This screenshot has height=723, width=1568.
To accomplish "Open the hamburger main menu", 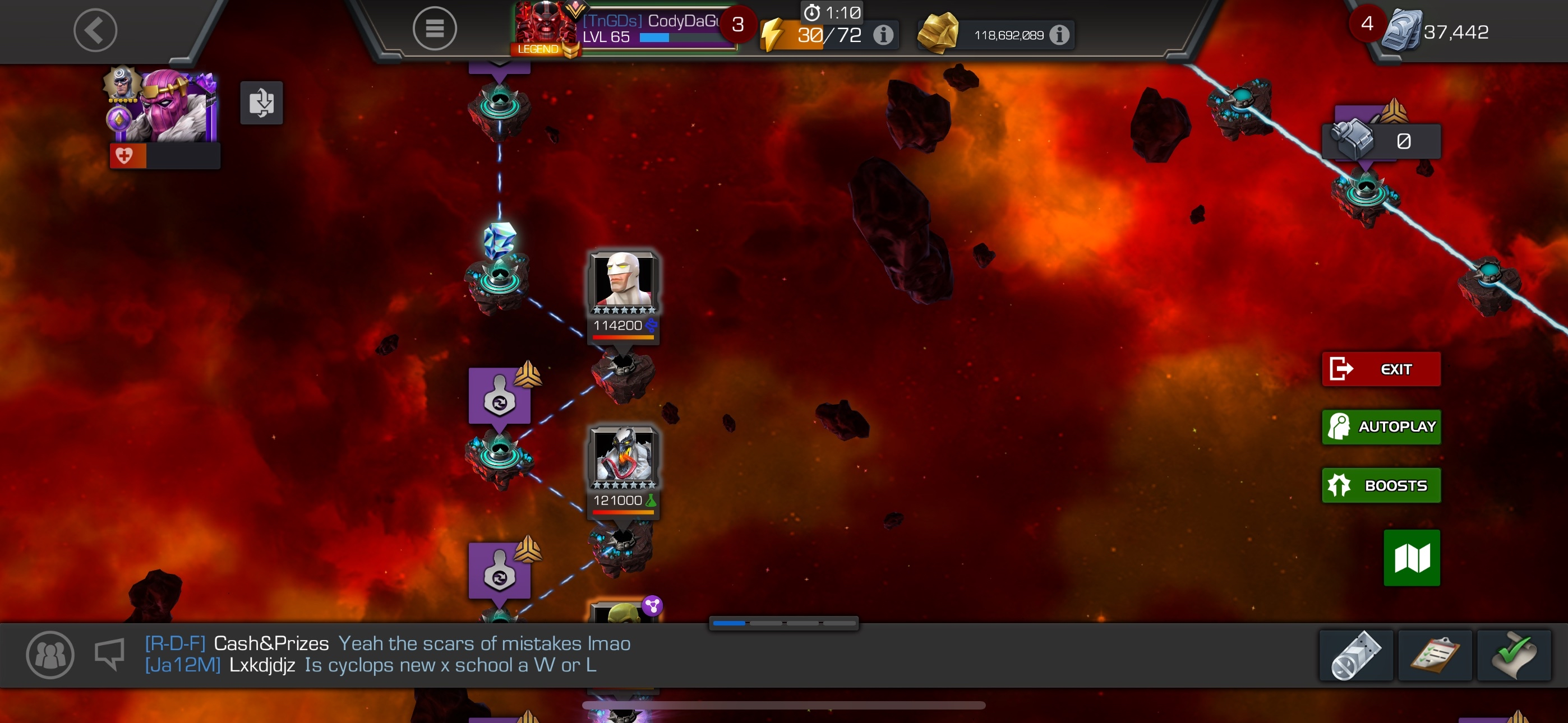I will [434, 29].
